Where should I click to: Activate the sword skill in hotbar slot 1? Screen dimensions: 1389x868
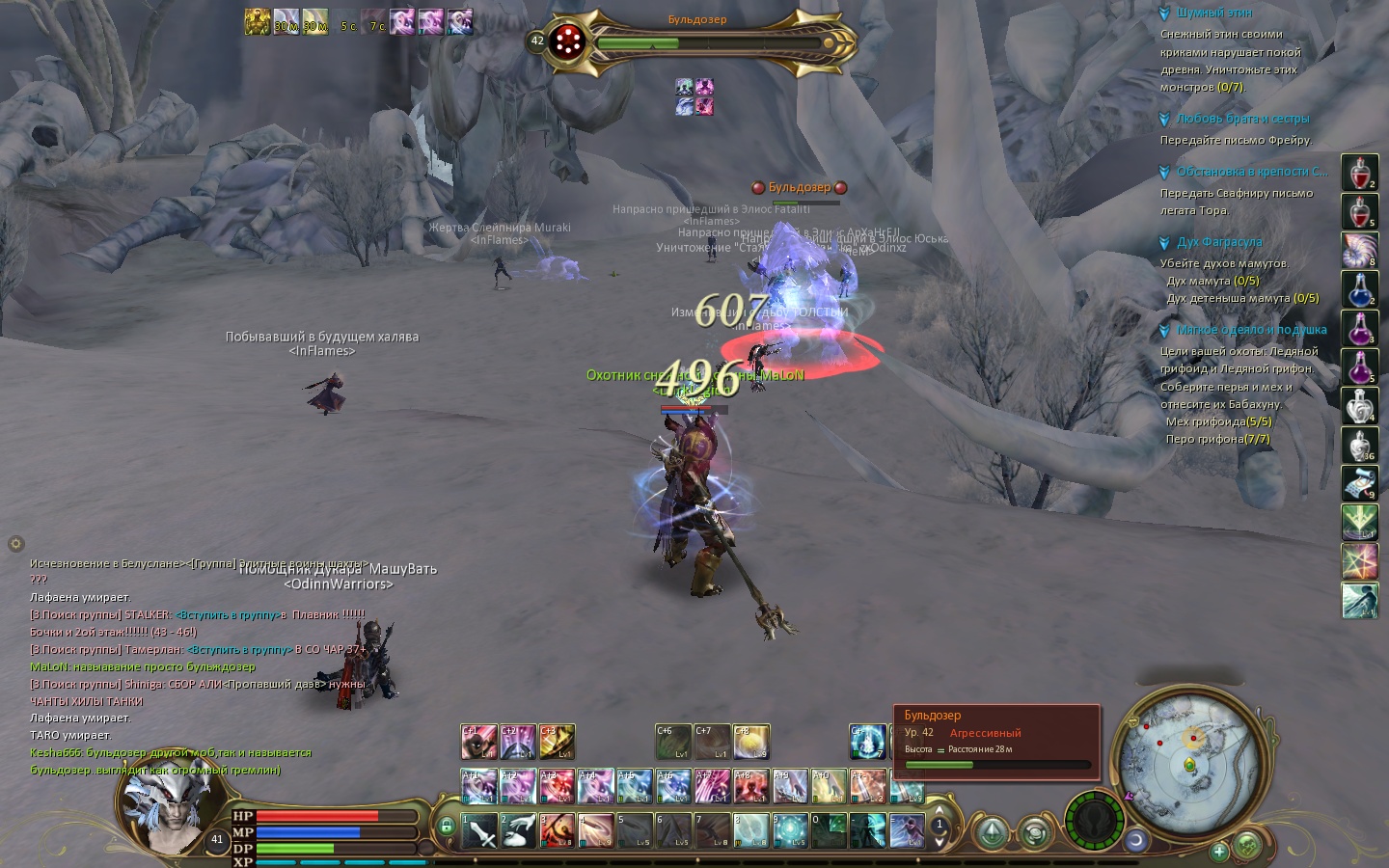479,830
